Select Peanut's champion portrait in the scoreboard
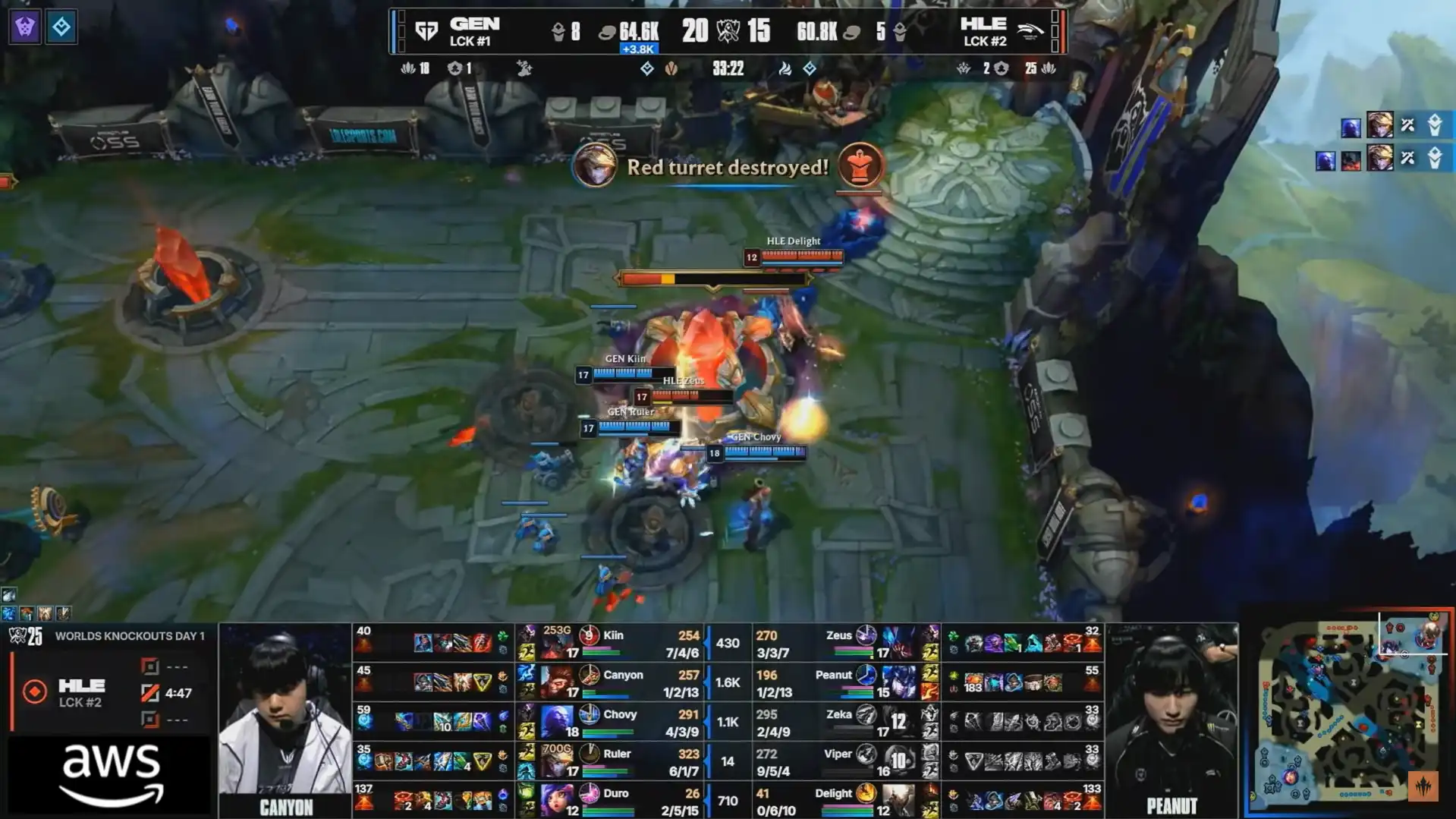The width and height of the screenshot is (1456, 819). 898,682
